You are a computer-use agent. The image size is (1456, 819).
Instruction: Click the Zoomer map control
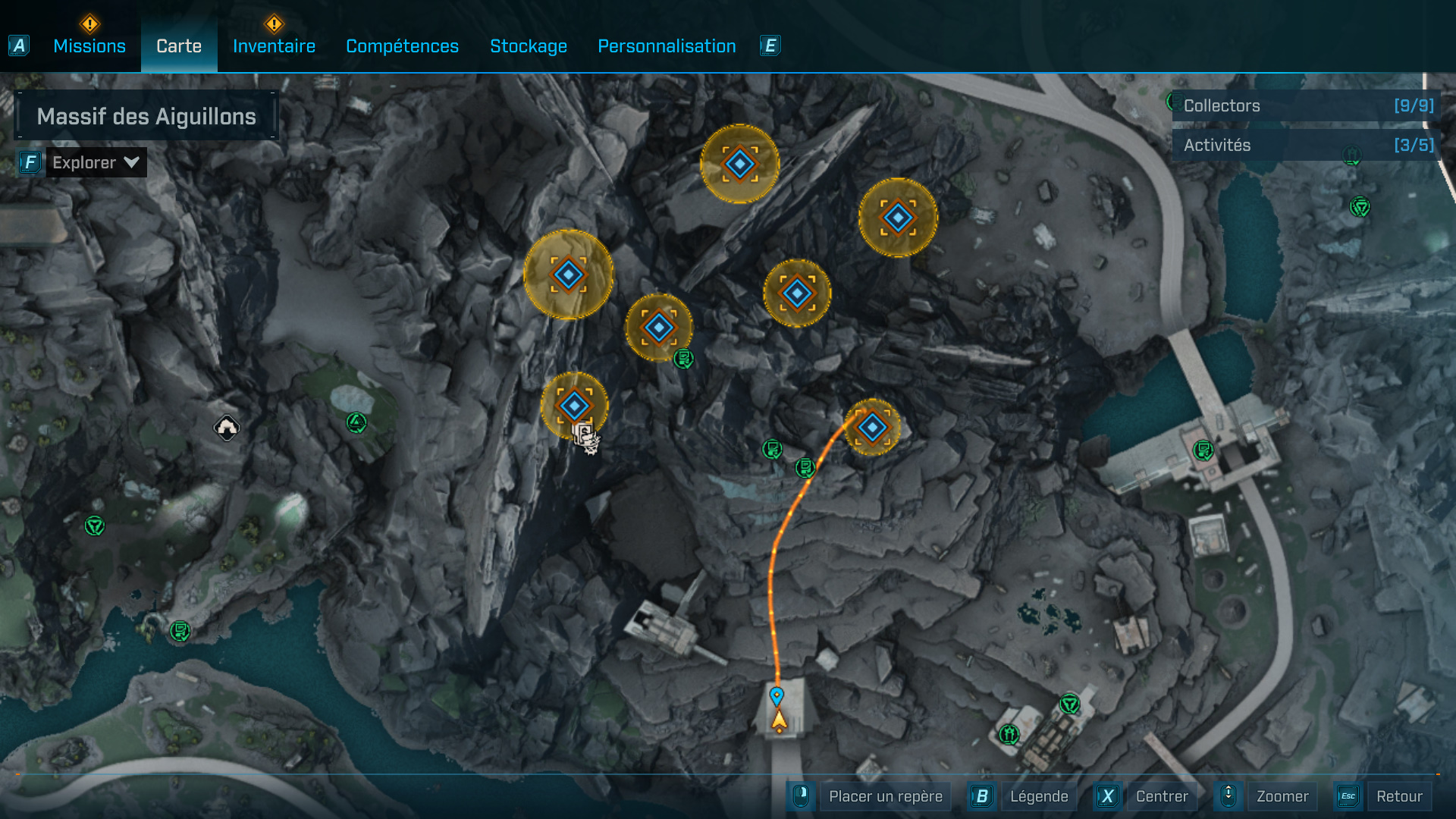tap(1282, 796)
